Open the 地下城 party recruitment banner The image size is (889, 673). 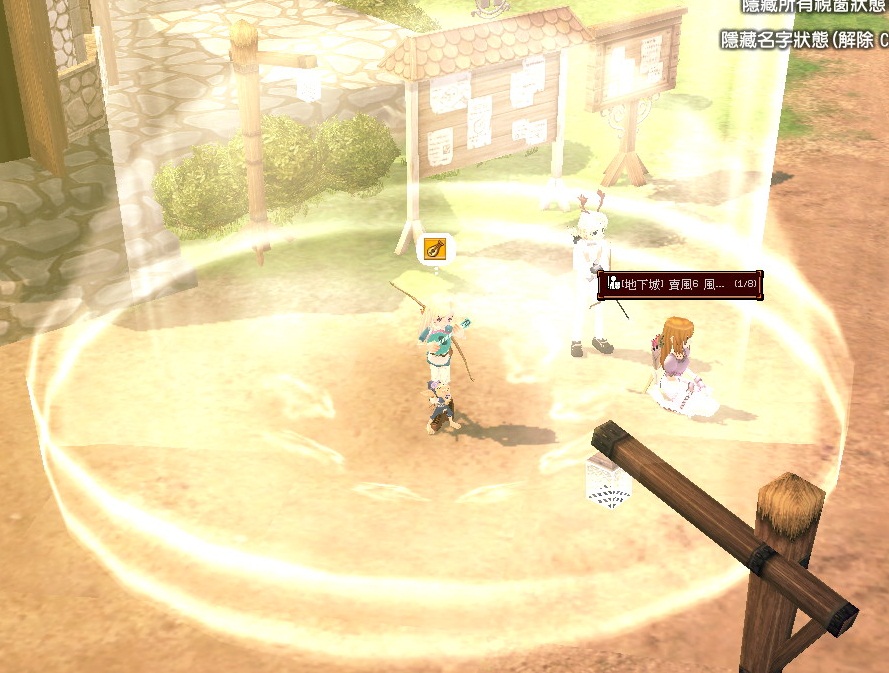(x=680, y=285)
